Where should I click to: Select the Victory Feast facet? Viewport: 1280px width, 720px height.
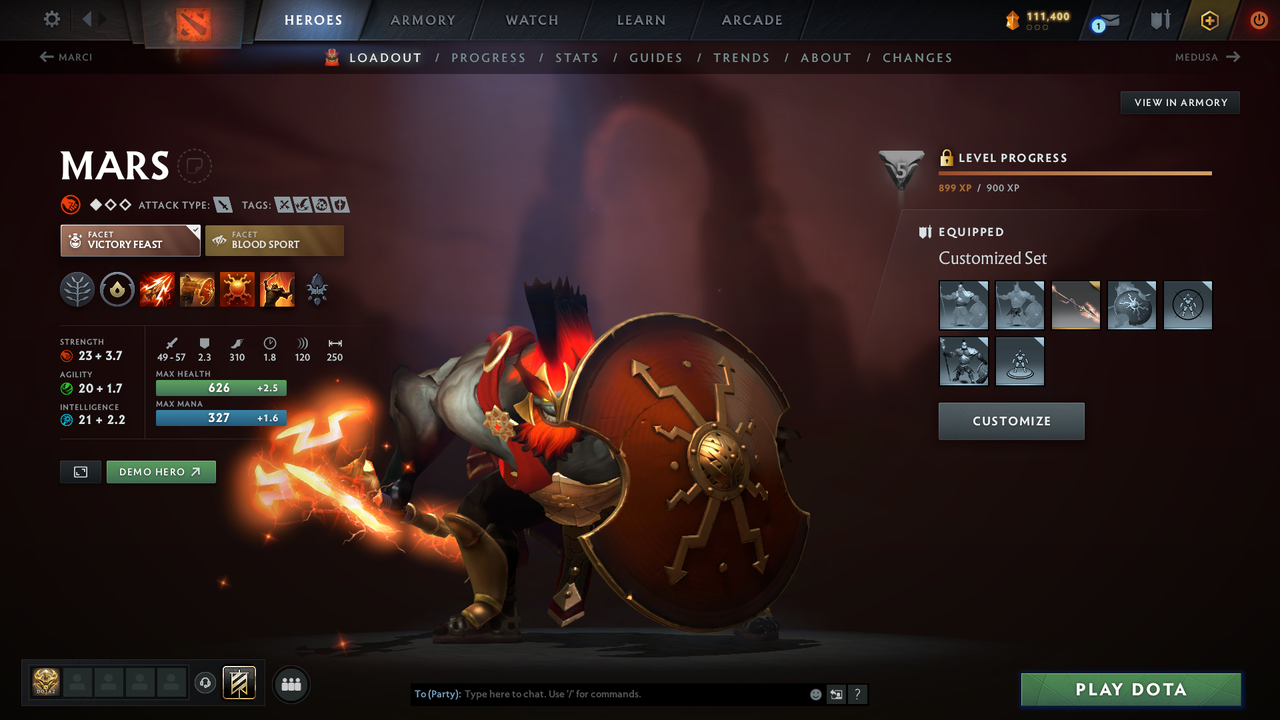click(x=130, y=240)
